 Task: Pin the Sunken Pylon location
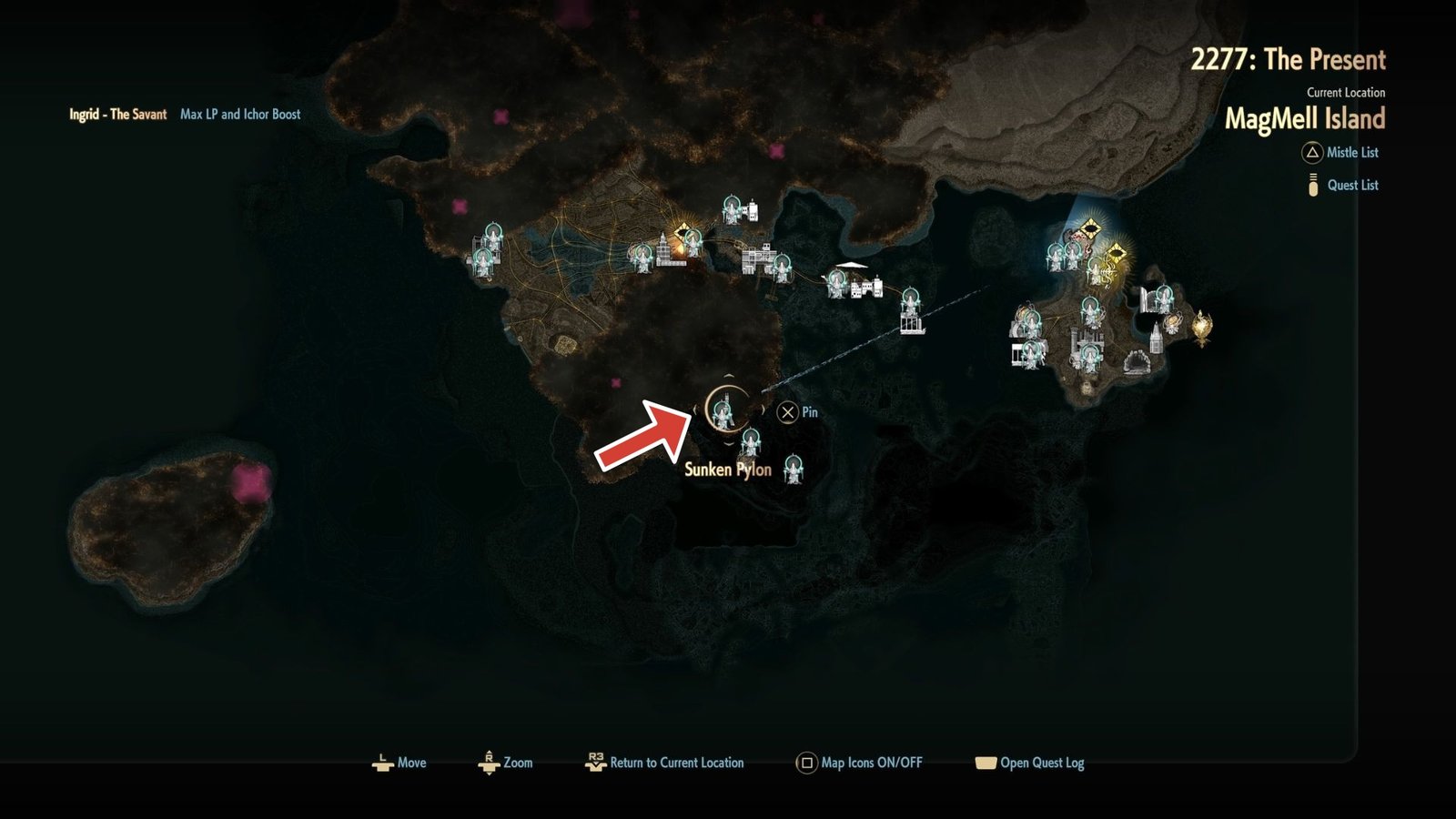[787, 412]
